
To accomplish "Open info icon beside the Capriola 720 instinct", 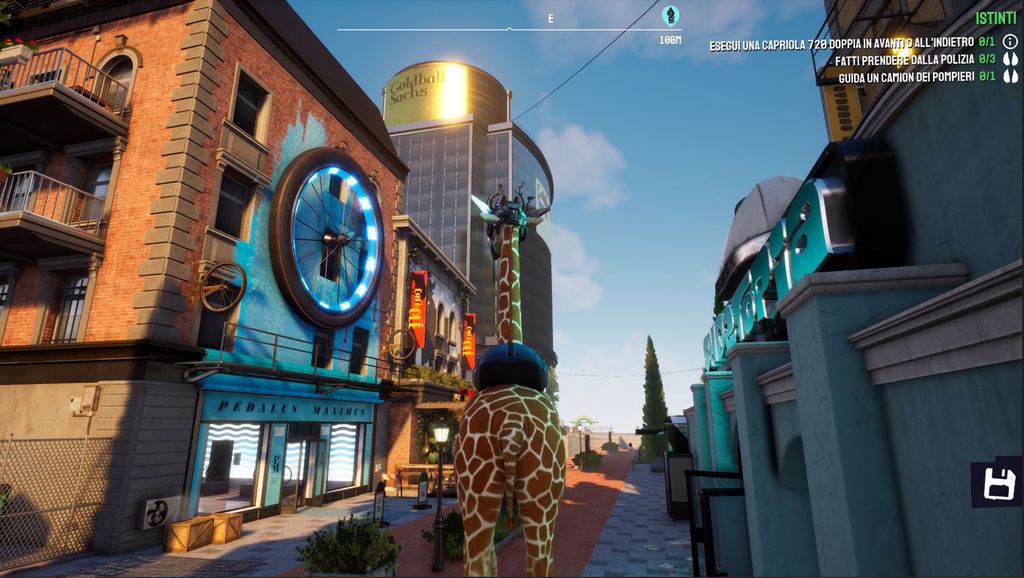I will (1010, 42).
